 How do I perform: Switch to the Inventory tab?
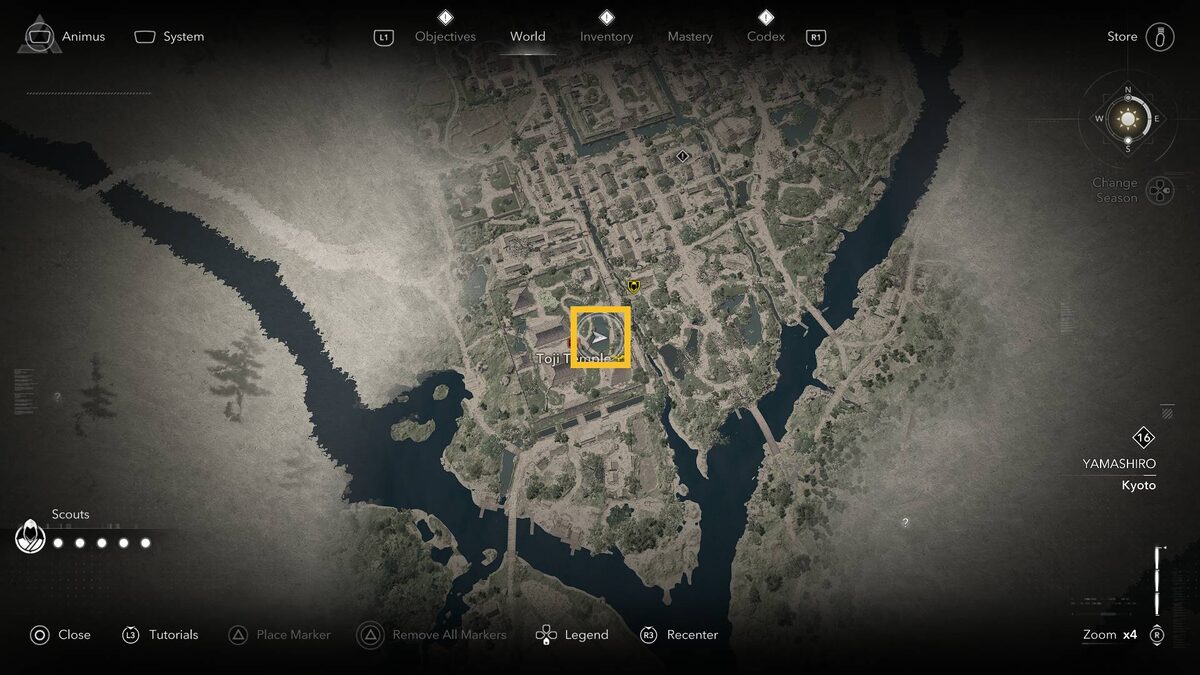pos(606,37)
